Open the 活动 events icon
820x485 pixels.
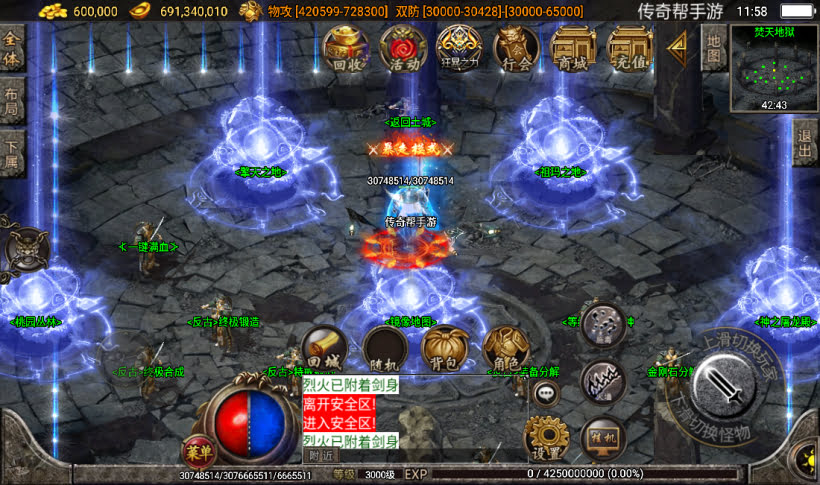(x=403, y=49)
